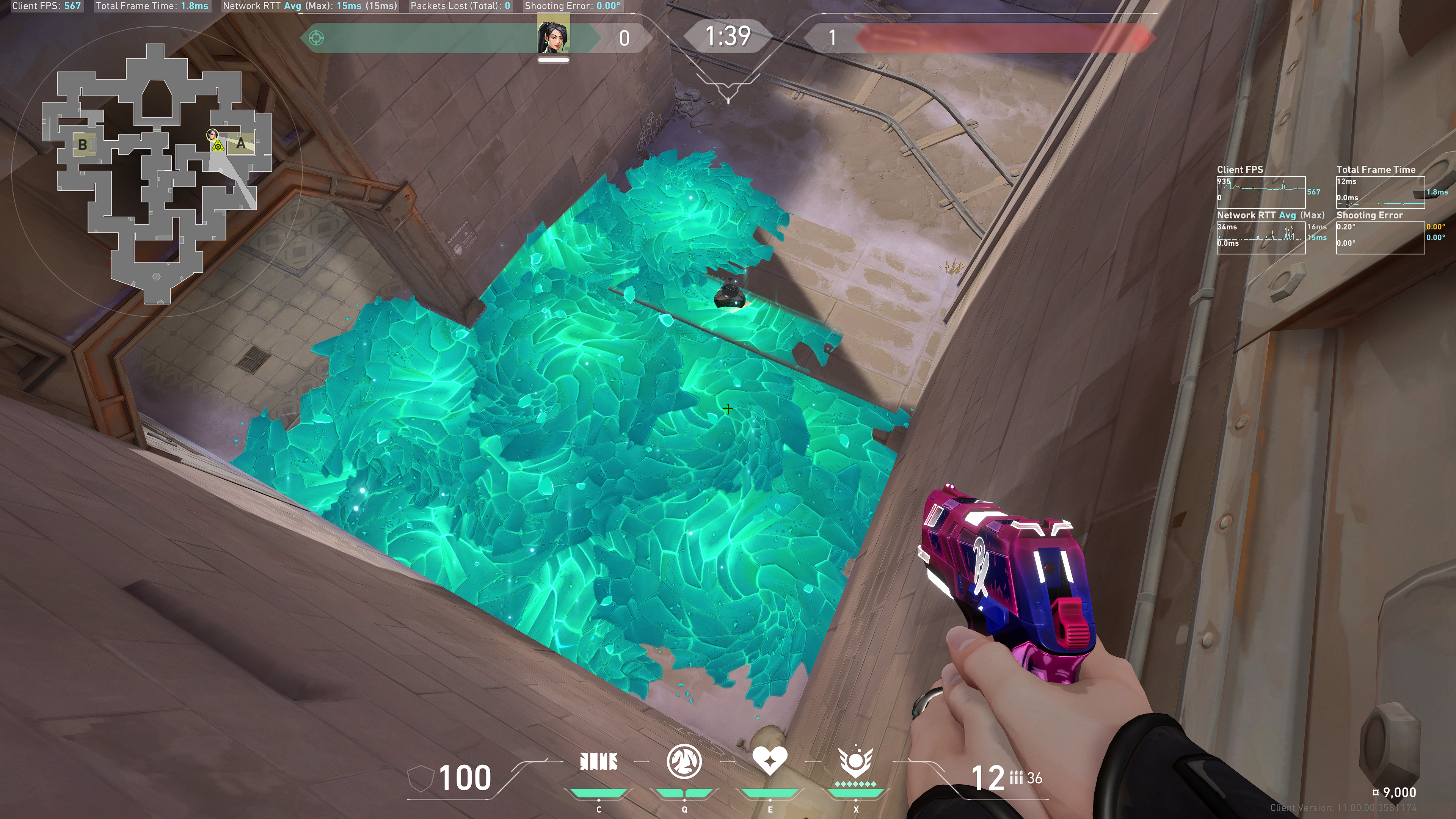The height and width of the screenshot is (819, 1456).
Task: Activate the Slow Orb ability icon
Action: tap(684, 762)
